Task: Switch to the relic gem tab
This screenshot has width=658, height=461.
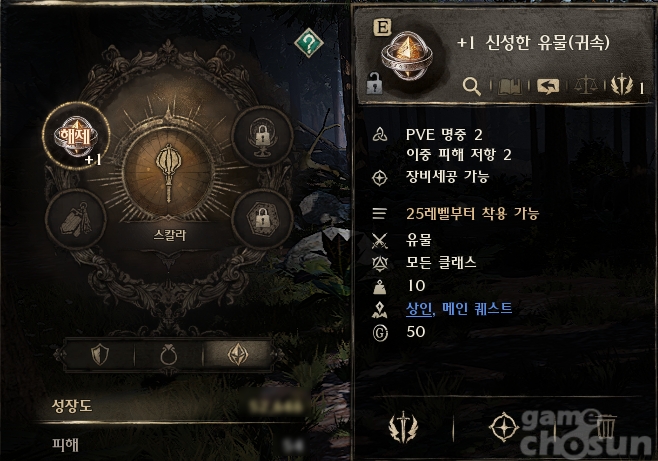Action: click(x=240, y=354)
